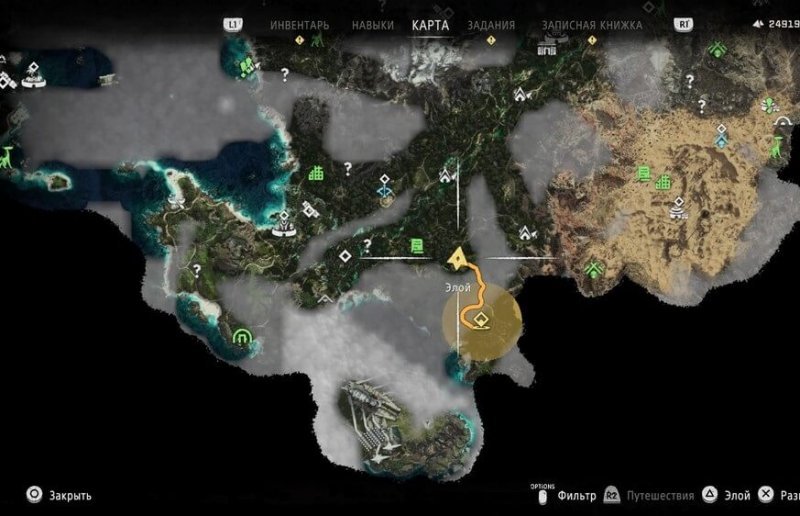Click the quest destination marker in the yellow circle
The height and width of the screenshot is (516, 800).
click(480, 320)
